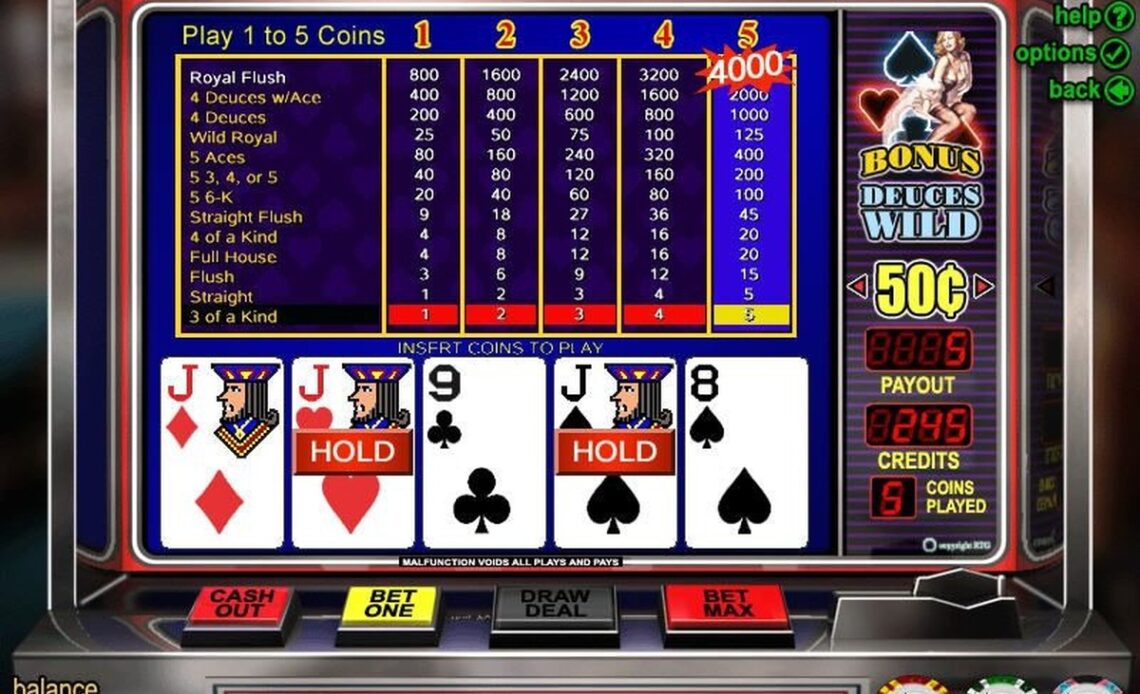
Task: Open the options menu
Action: point(1072,53)
